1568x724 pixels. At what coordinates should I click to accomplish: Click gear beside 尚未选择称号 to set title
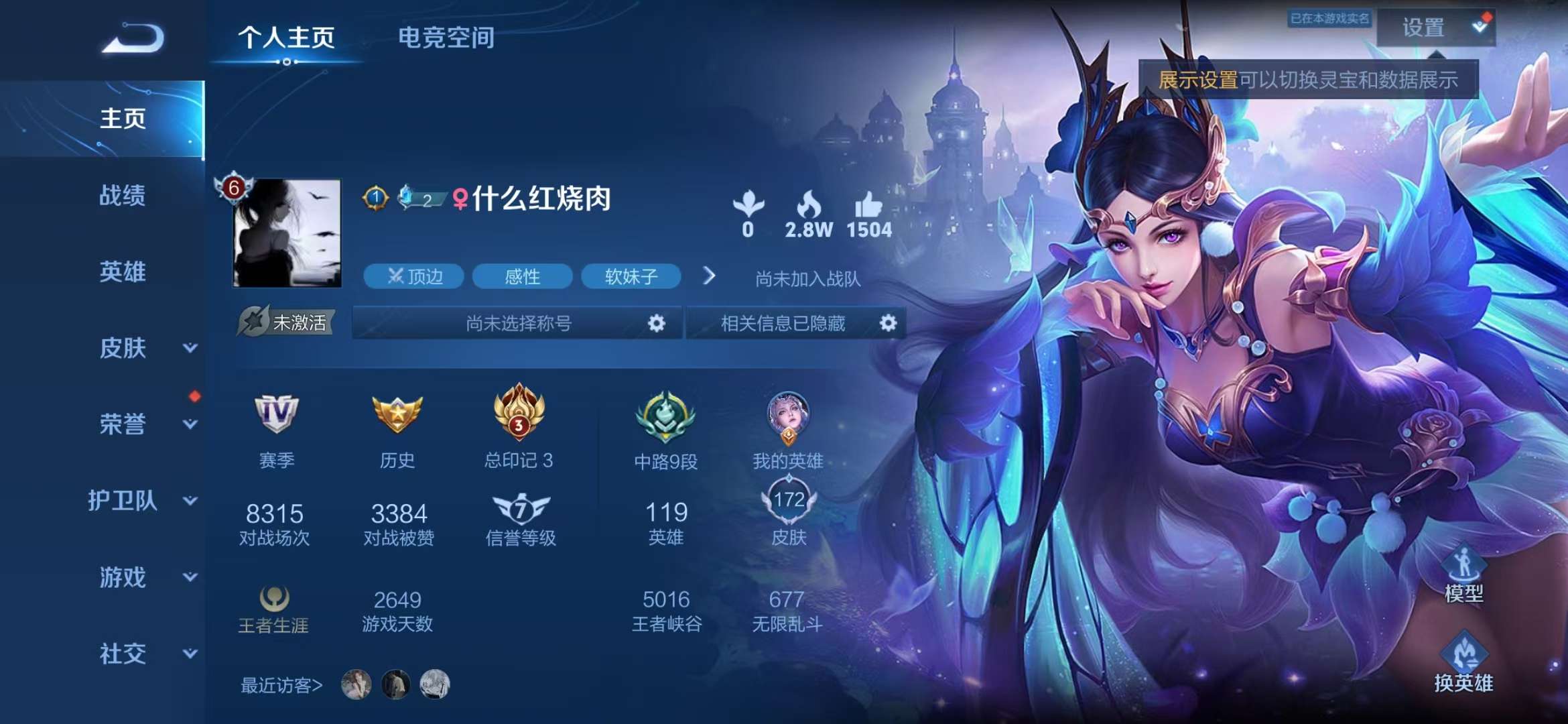click(x=656, y=323)
